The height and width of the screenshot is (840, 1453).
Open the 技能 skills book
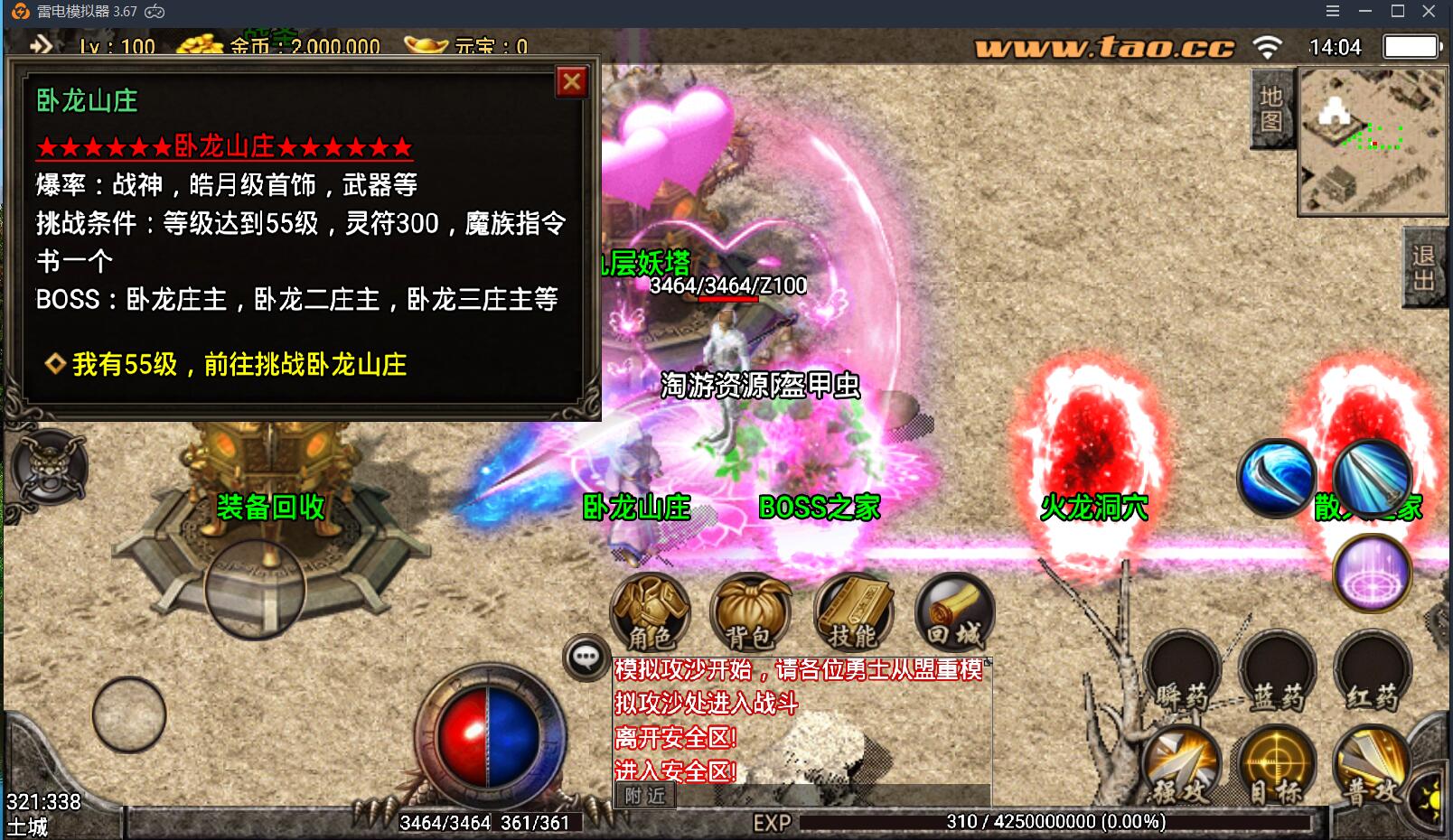853,612
